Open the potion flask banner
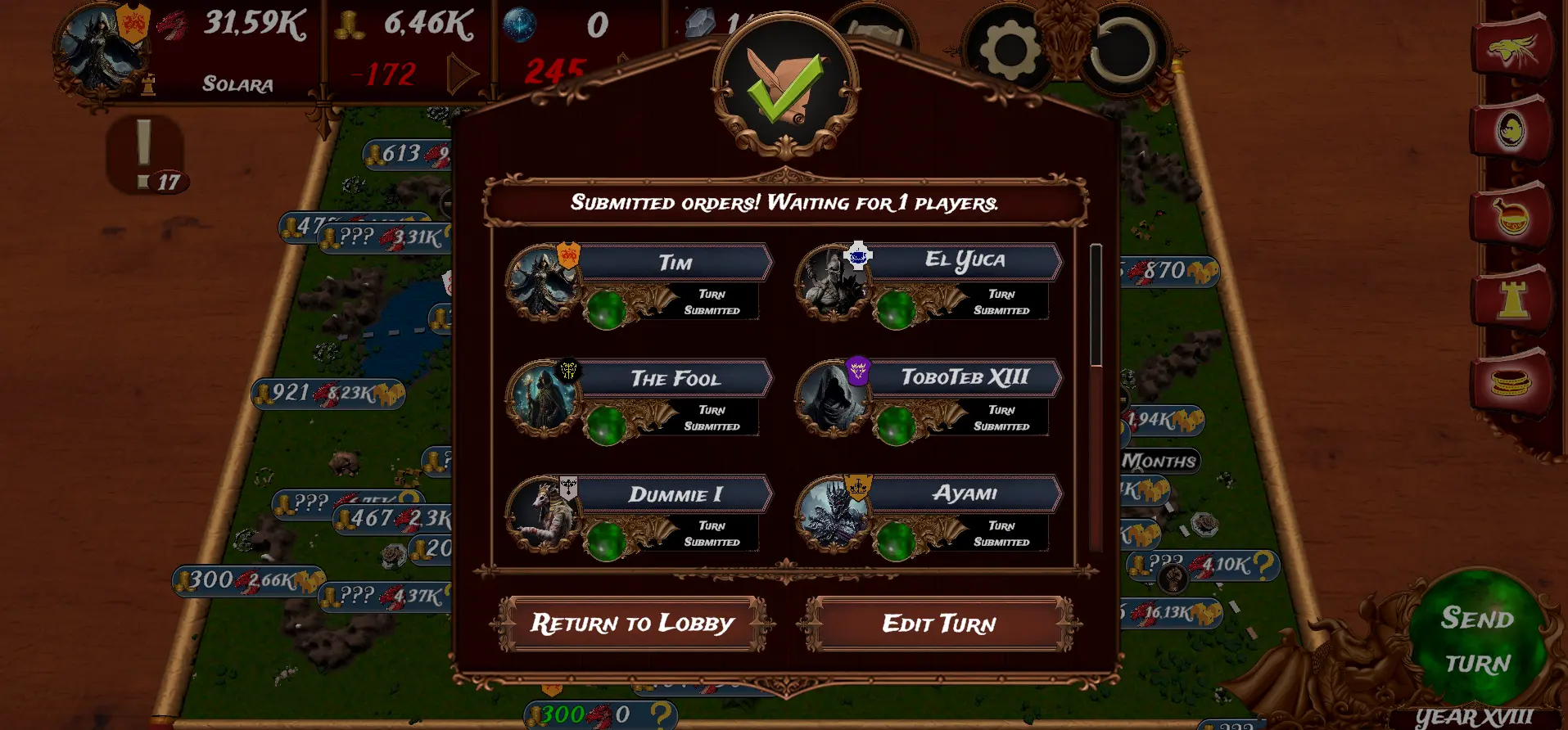 pos(1512,216)
